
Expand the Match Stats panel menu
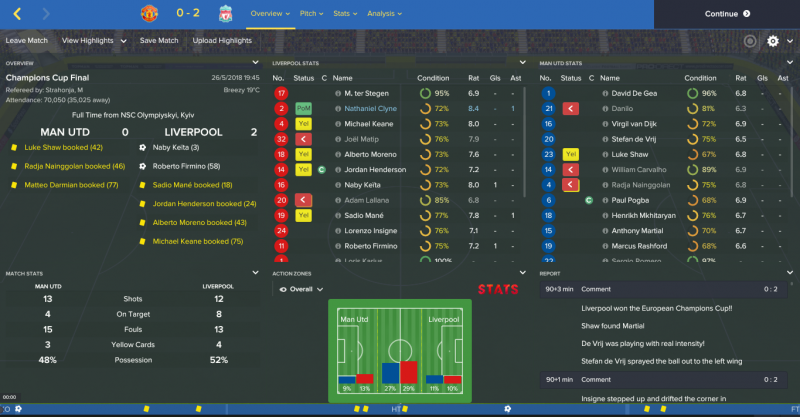[x=256, y=272]
